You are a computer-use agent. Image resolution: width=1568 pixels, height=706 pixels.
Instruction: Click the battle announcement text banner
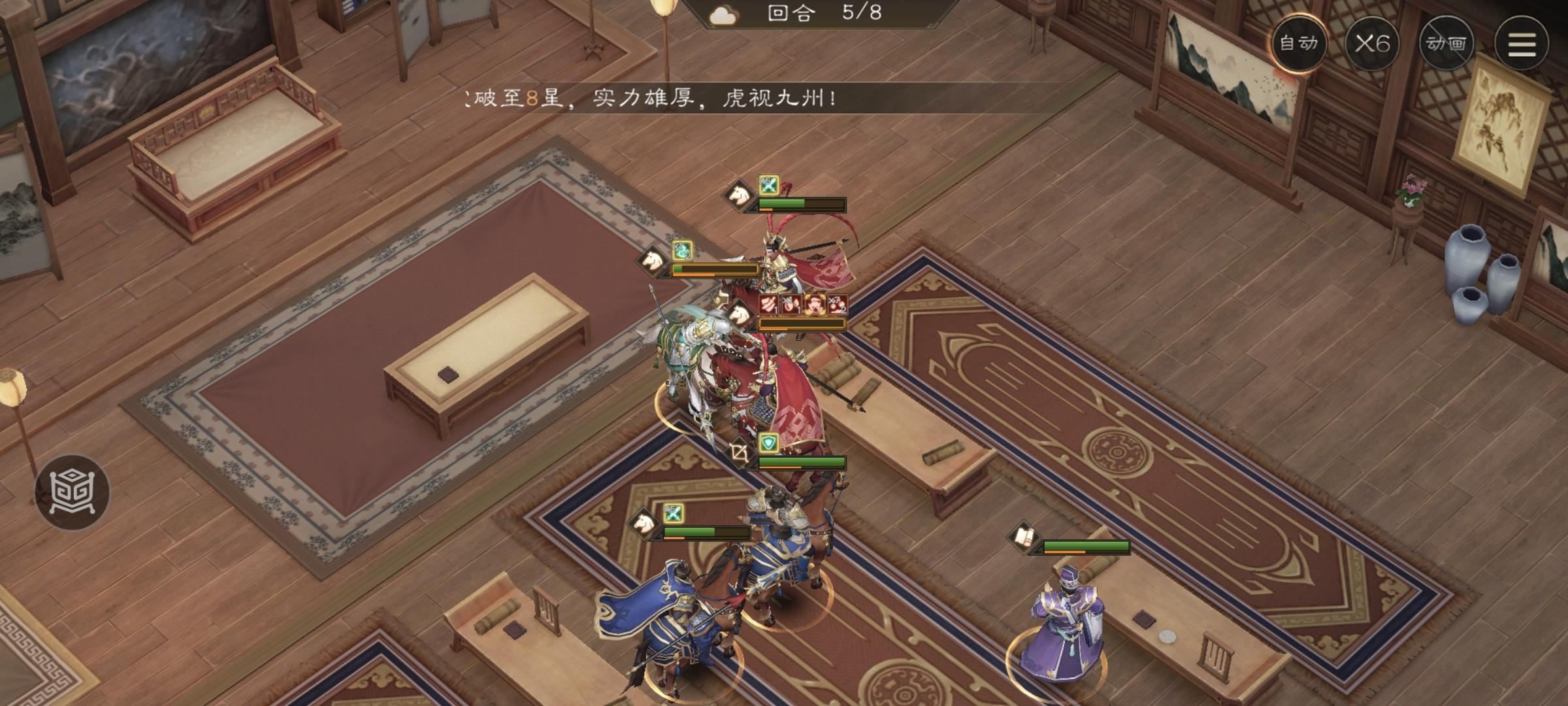click(x=653, y=98)
